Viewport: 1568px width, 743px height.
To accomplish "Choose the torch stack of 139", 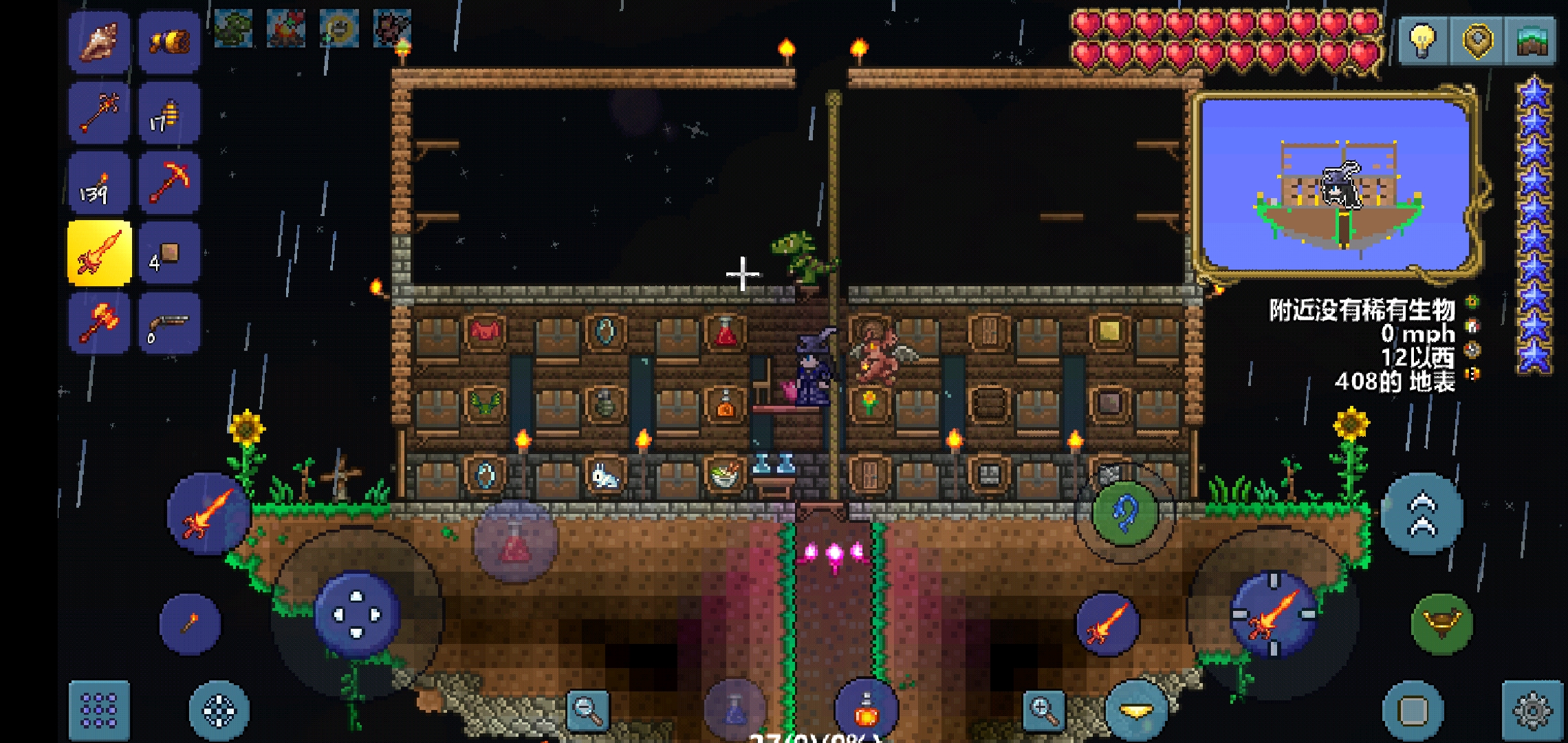I will (x=99, y=183).
